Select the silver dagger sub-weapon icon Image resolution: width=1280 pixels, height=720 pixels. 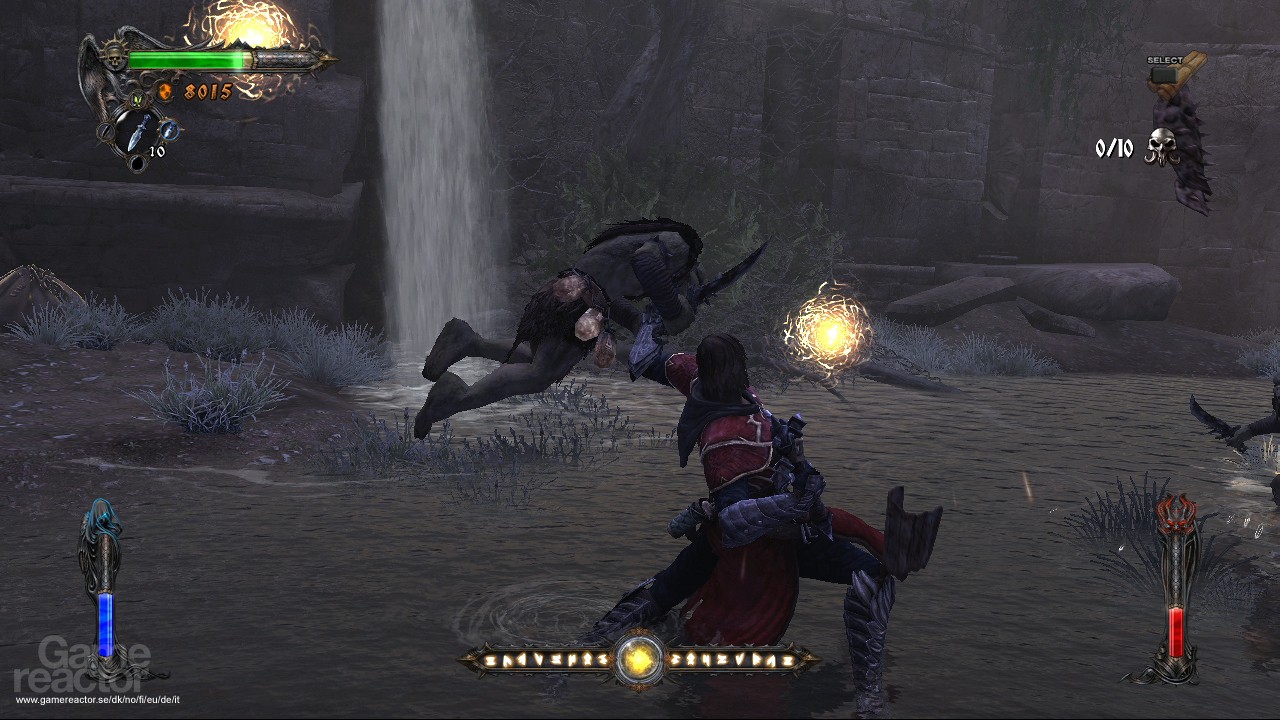click(x=139, y=131)
